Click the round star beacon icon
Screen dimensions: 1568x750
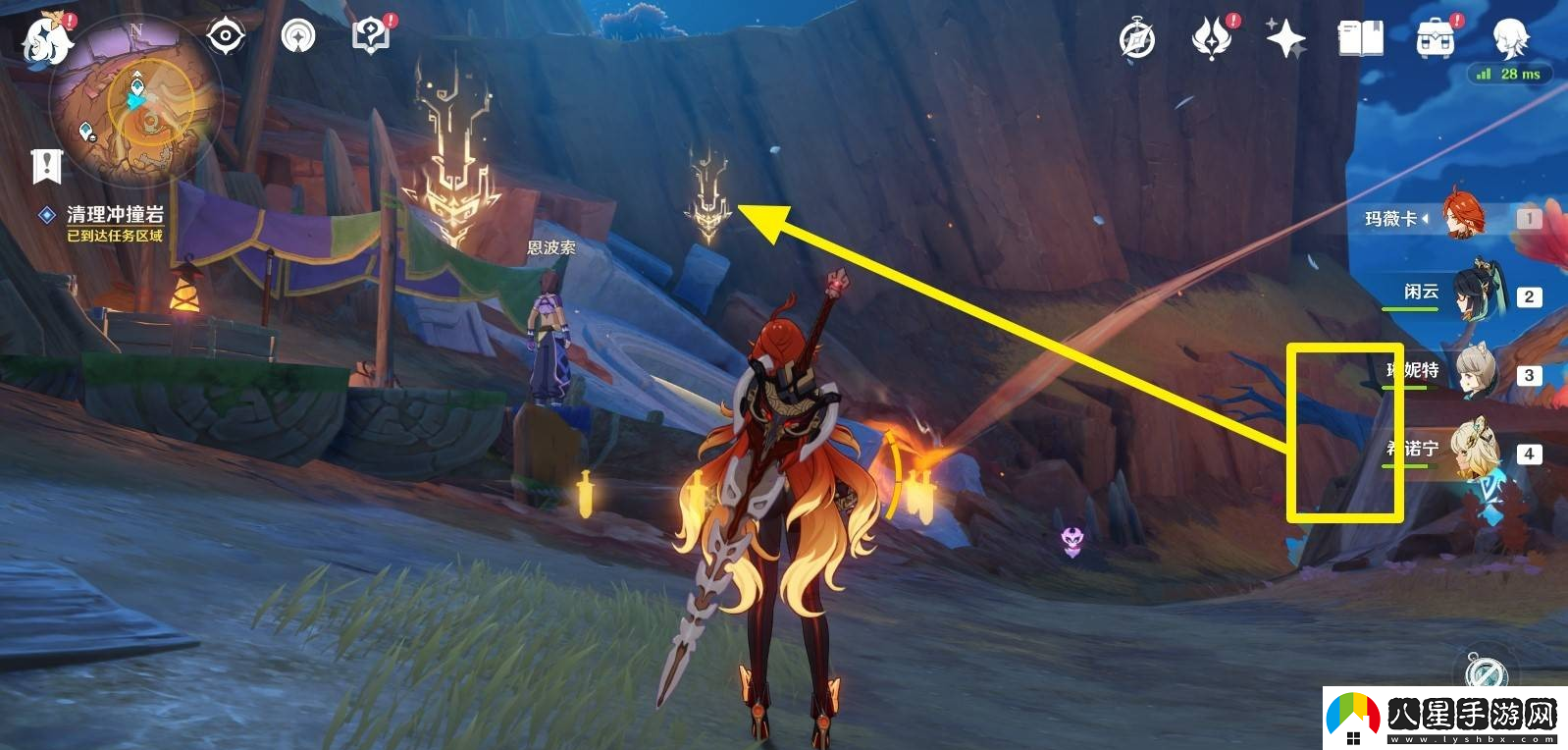[x=298, y=37]
